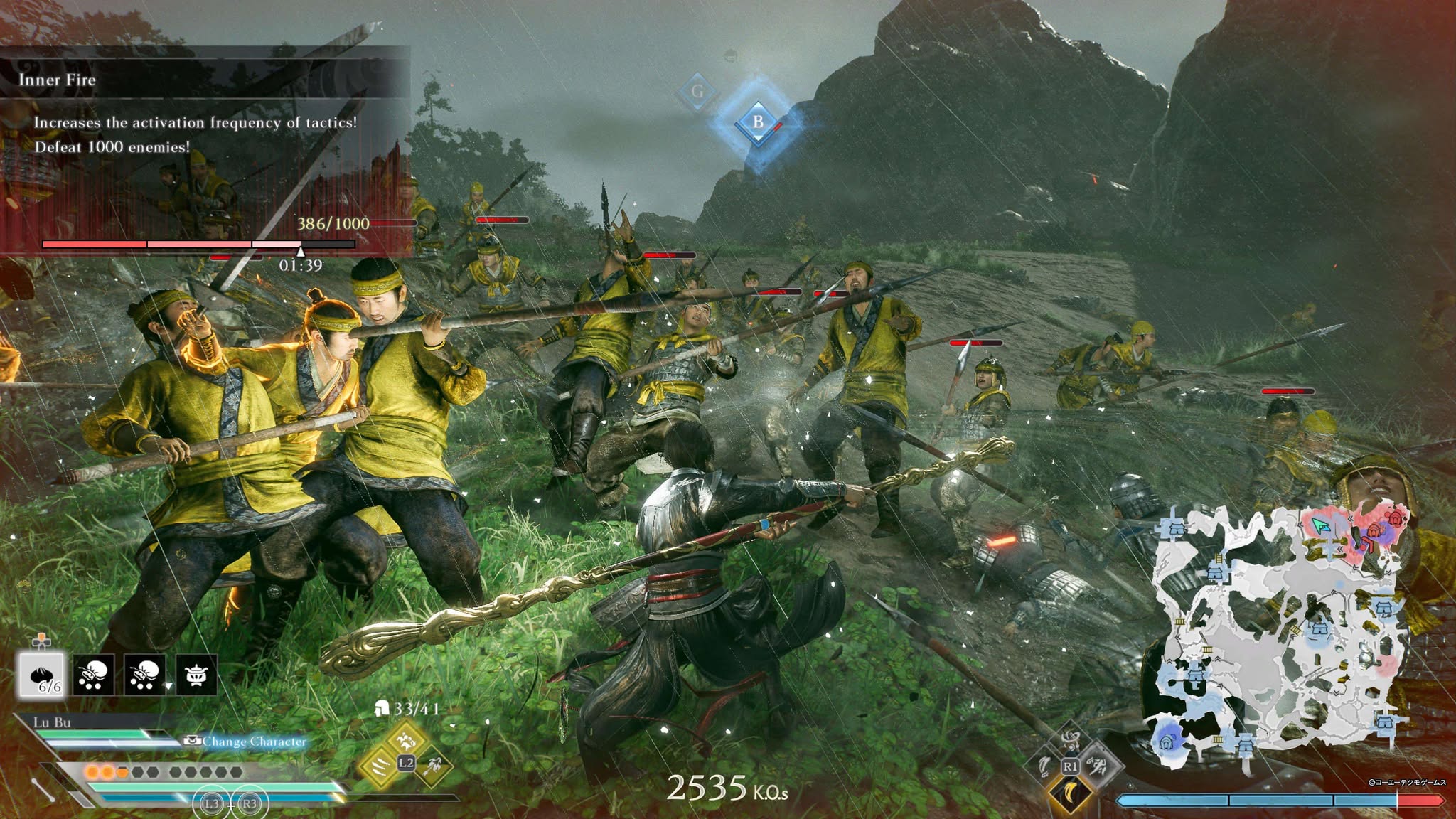Select the three-slashes tactic icon near L2

380,767
